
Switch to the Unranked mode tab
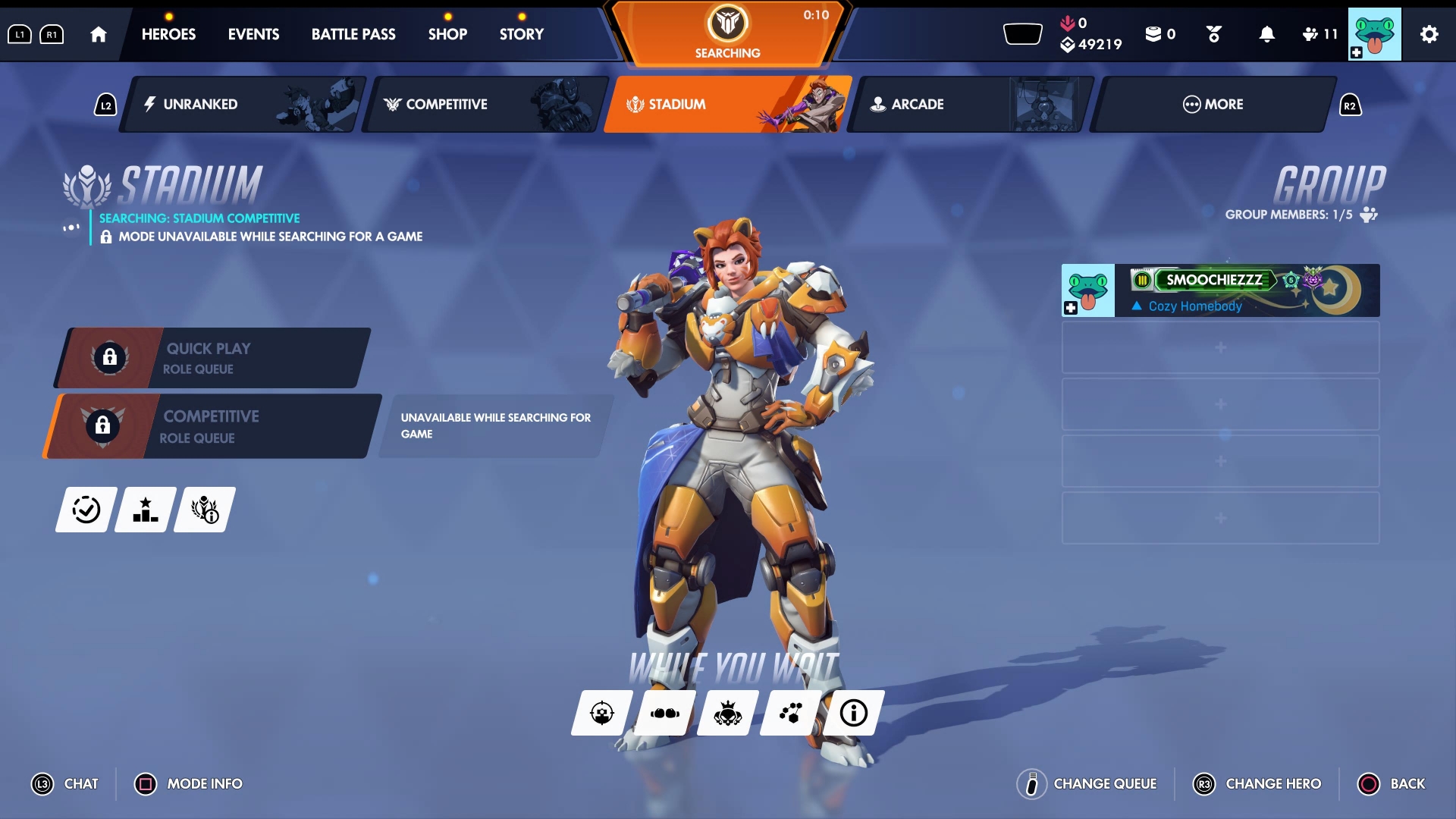coord(241,105)
